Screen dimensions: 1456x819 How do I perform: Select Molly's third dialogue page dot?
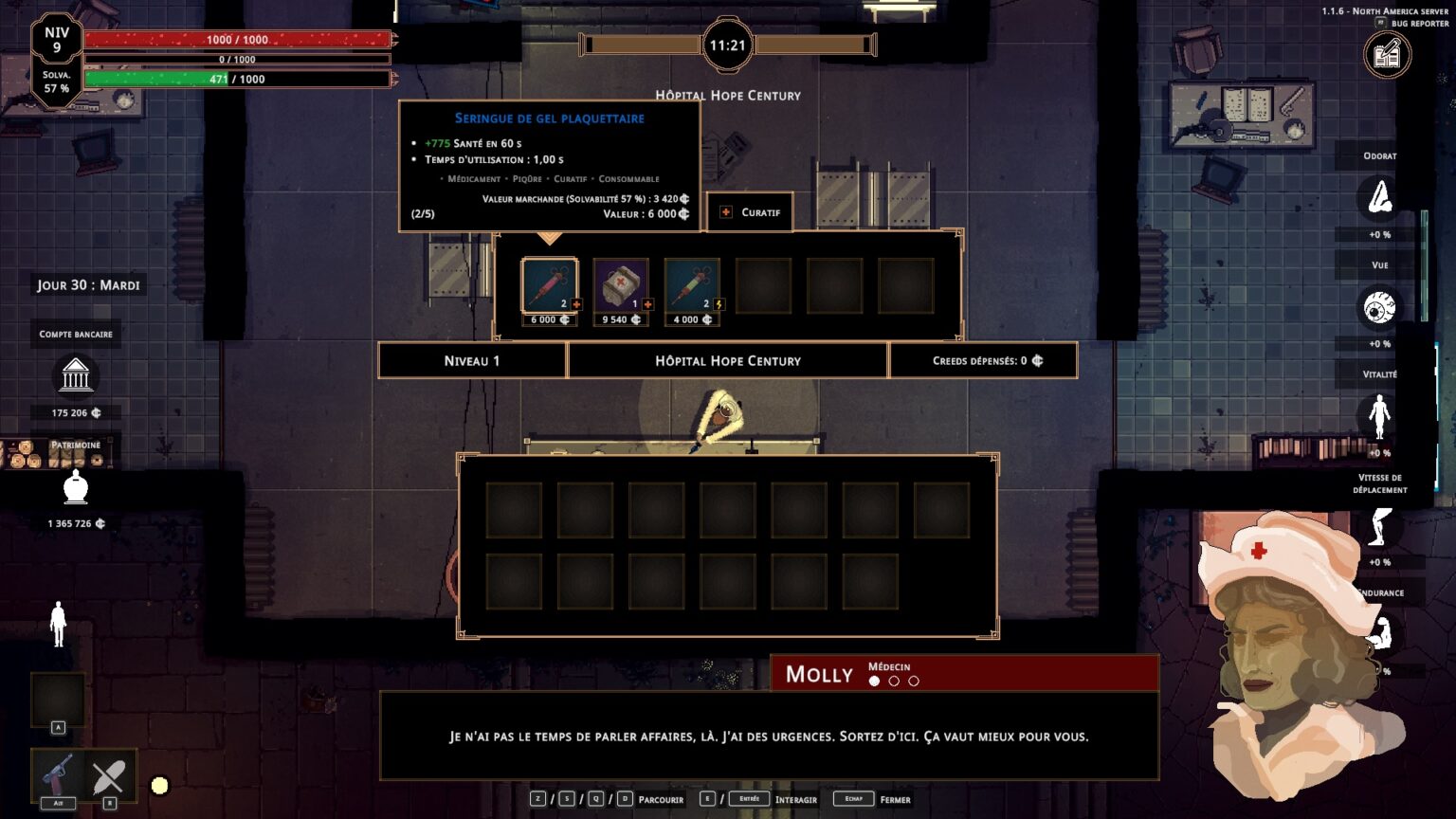tap(913, 680)
